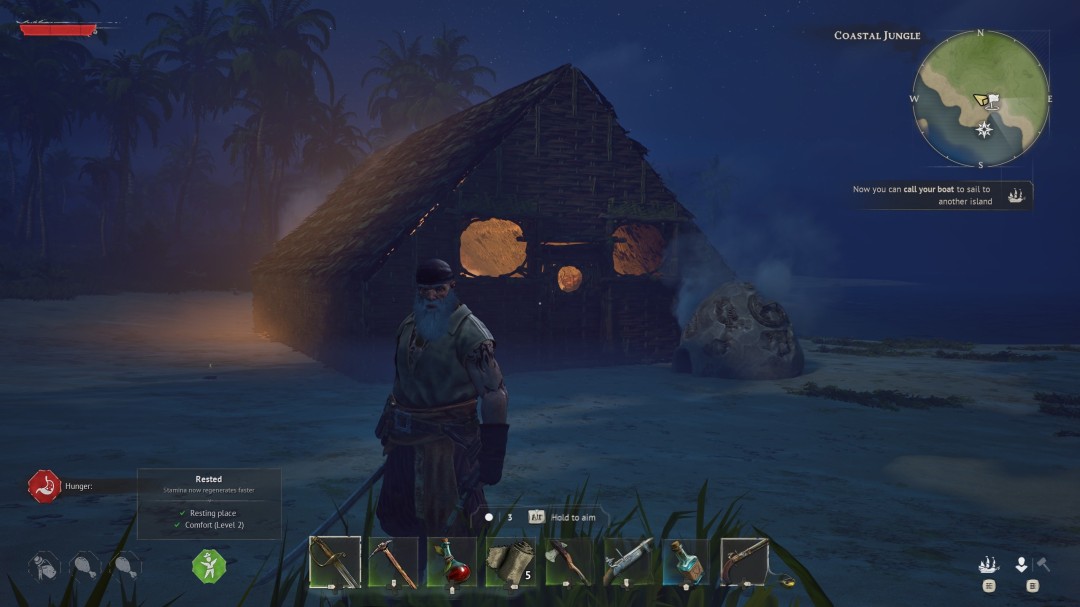Click the red Hunger stomach icon
Image resolution: width=1080 pixels, height=607 pixels.
coord(44,486)
